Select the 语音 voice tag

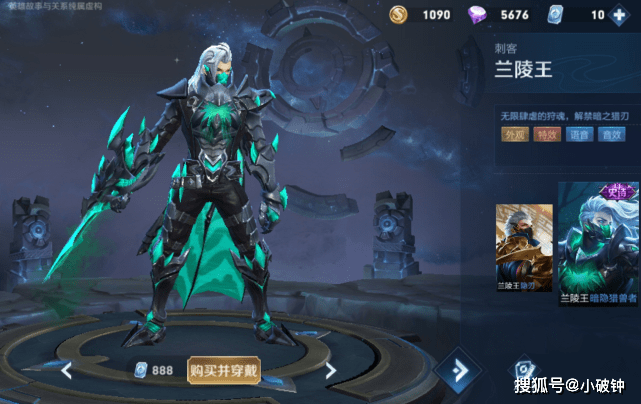pos(580,135)
